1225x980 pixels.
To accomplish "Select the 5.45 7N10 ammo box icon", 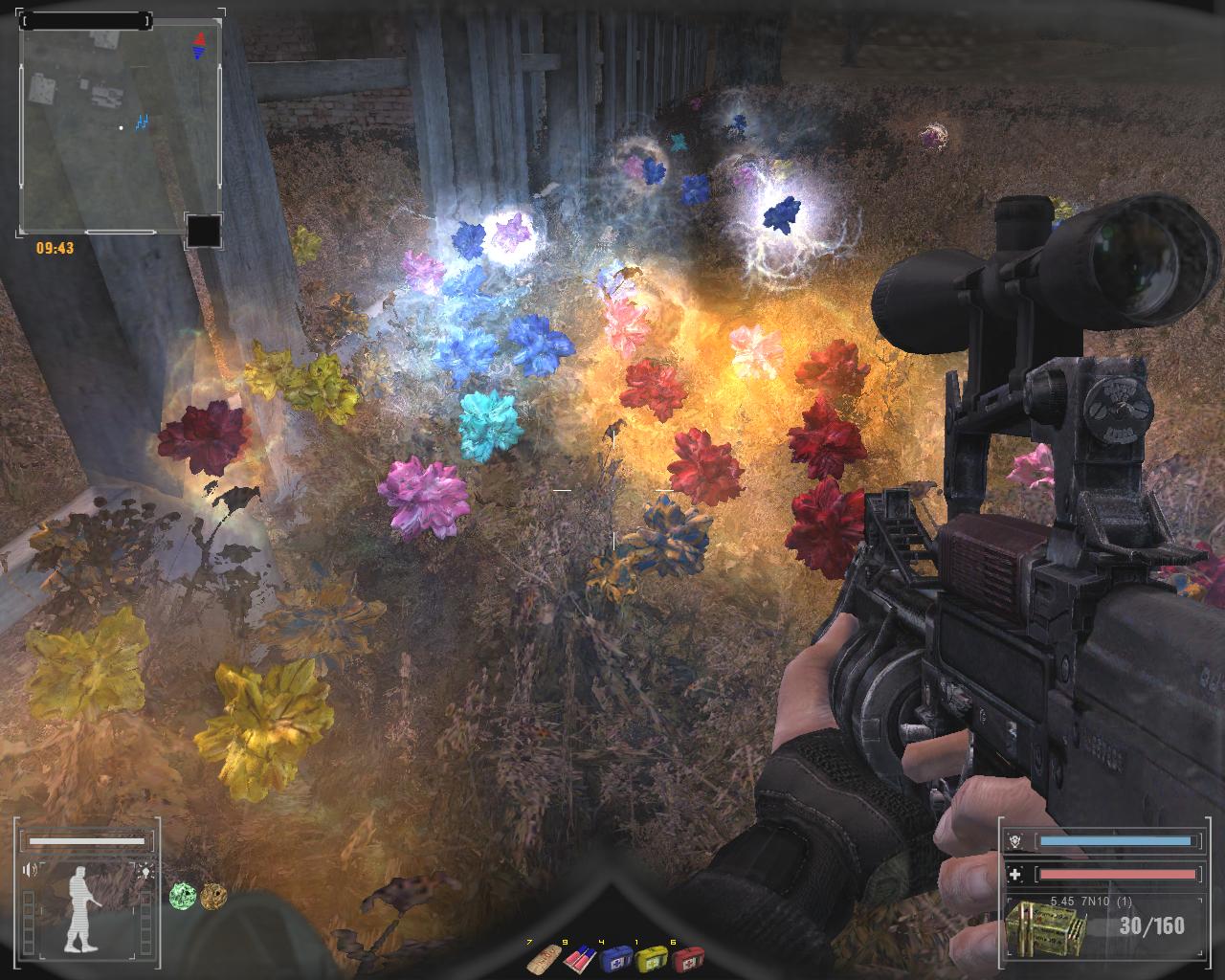I will coord(1045,926).
